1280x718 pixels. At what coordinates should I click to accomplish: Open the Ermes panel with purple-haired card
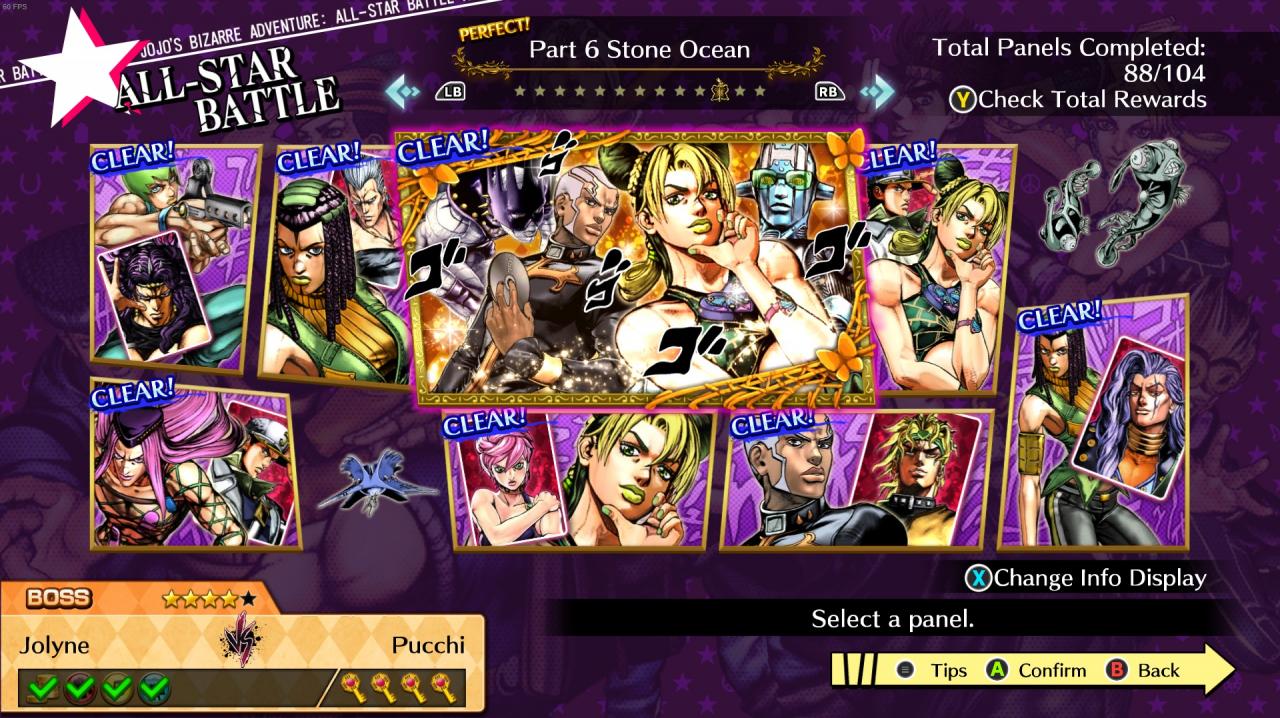click(1098, 425)
